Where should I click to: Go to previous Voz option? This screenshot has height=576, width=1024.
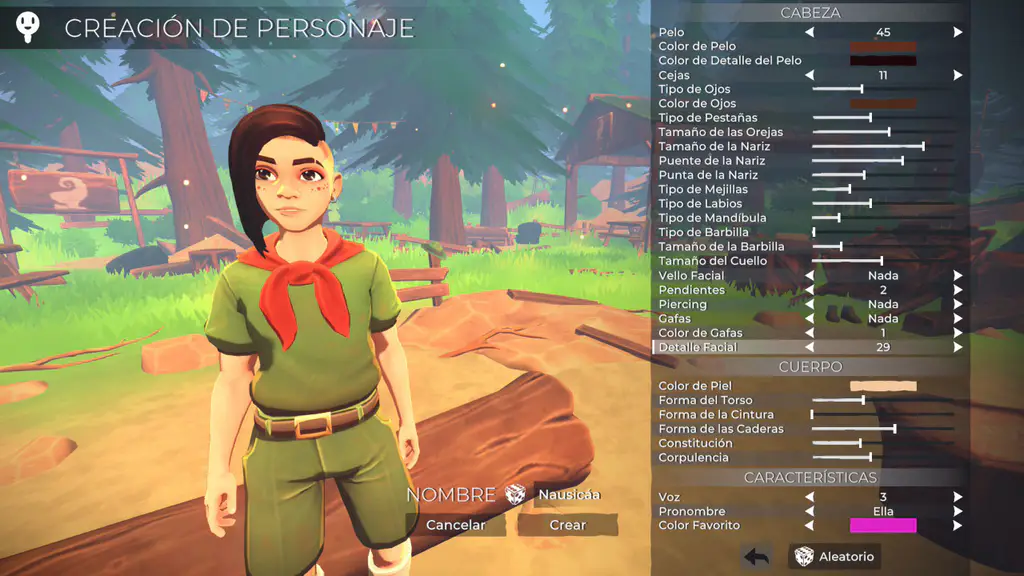point(810,497)
